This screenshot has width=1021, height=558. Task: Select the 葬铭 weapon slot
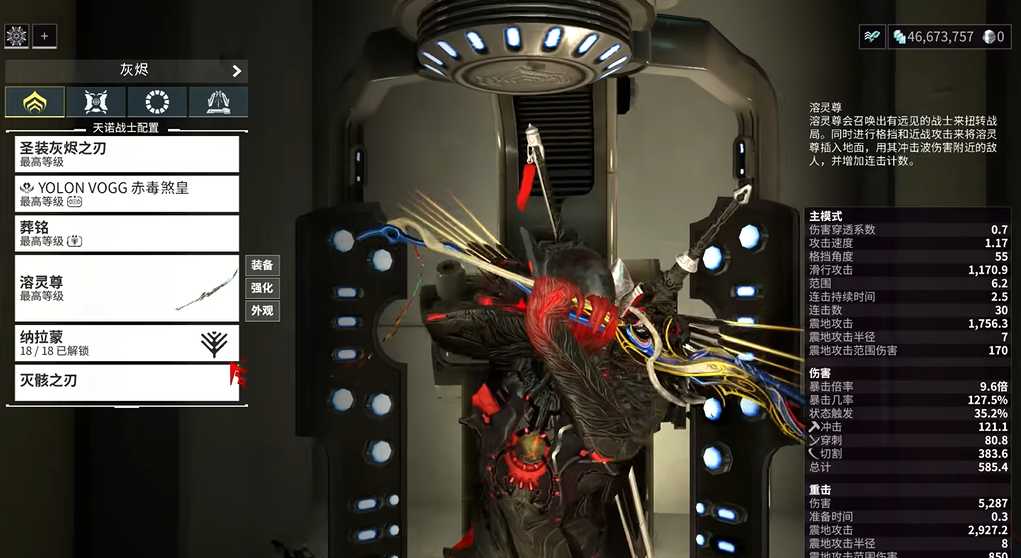[x=127, y=233]
